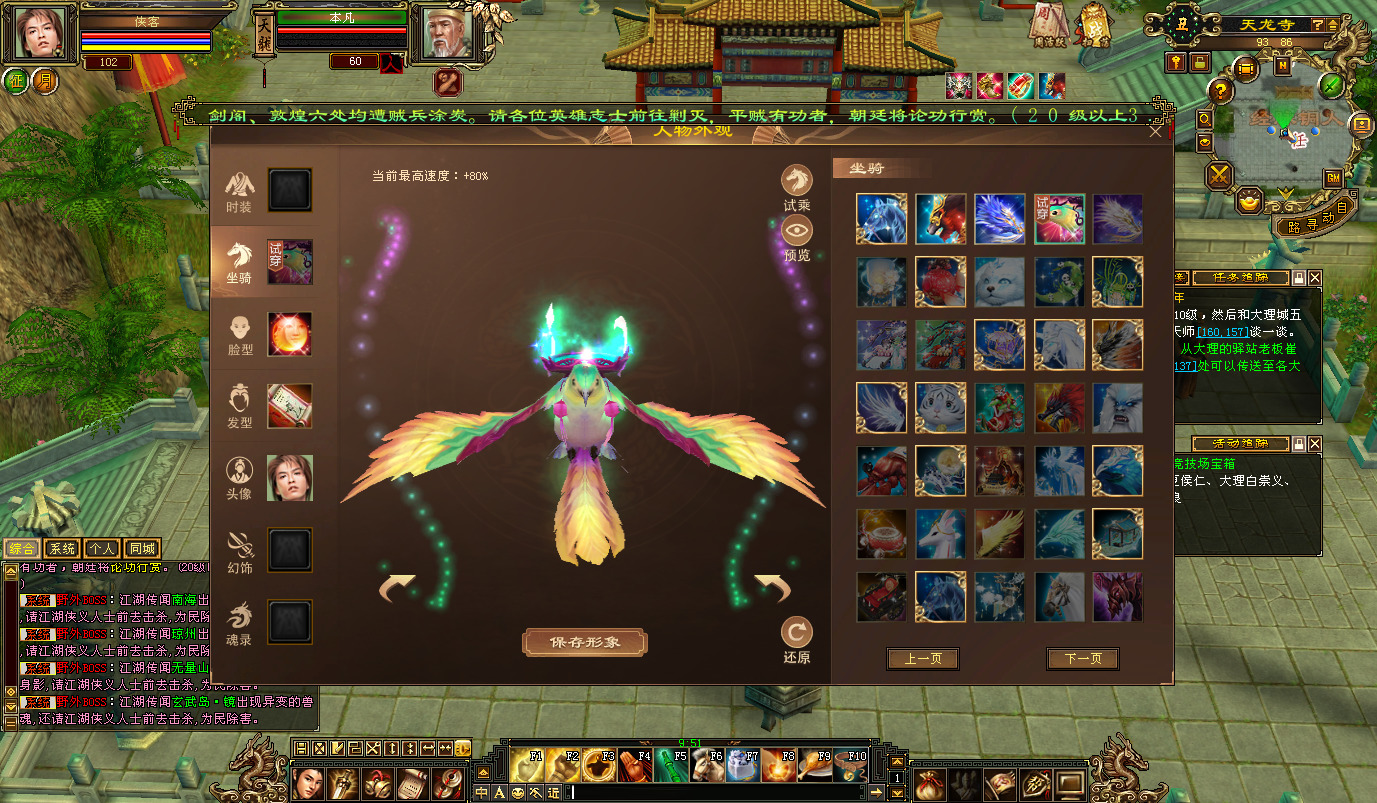1377x803 pixels.
Task: Open the 幻饰 accessory category
Action: (x=239, y=550)
